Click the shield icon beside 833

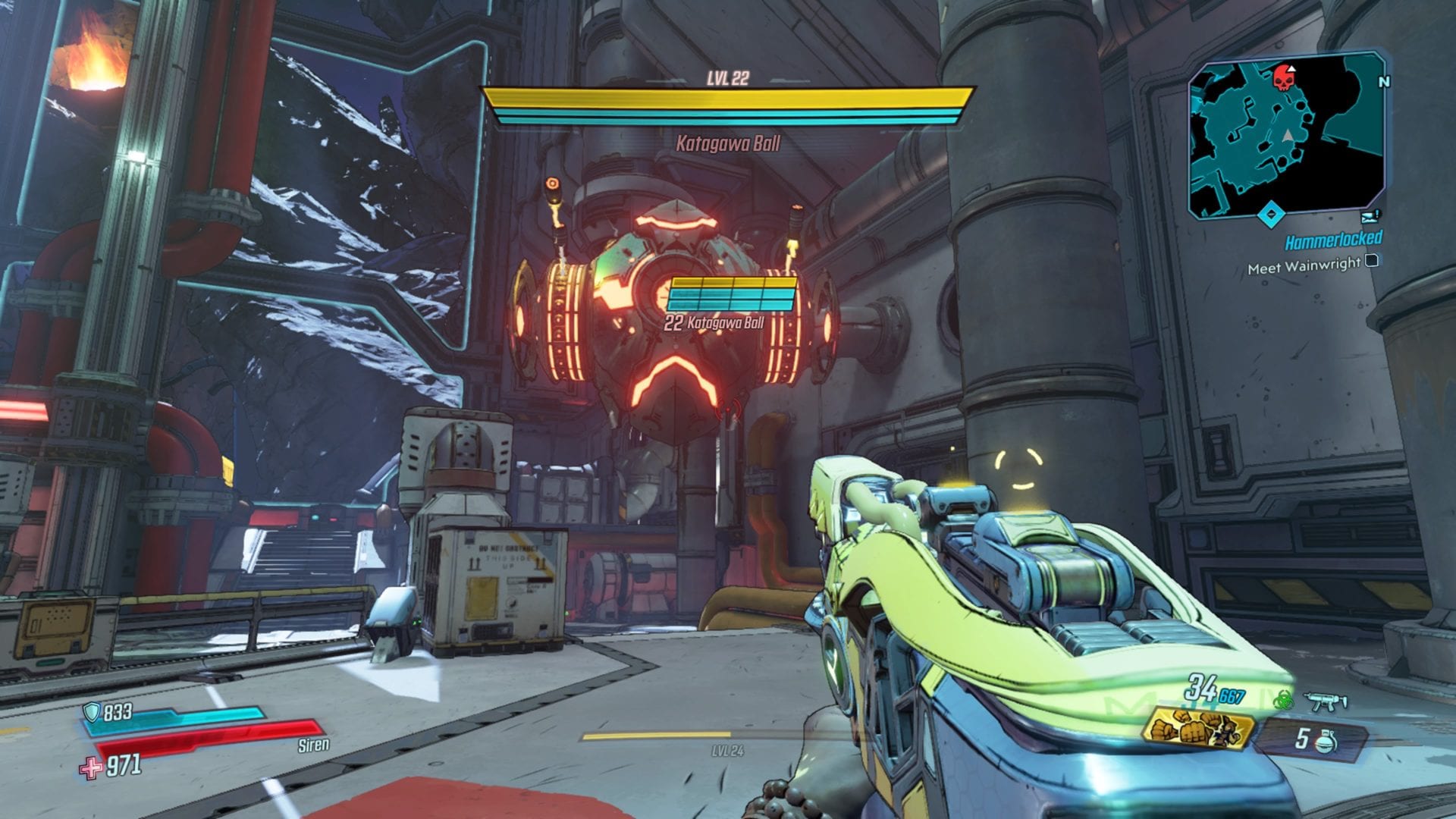[92, 711]
